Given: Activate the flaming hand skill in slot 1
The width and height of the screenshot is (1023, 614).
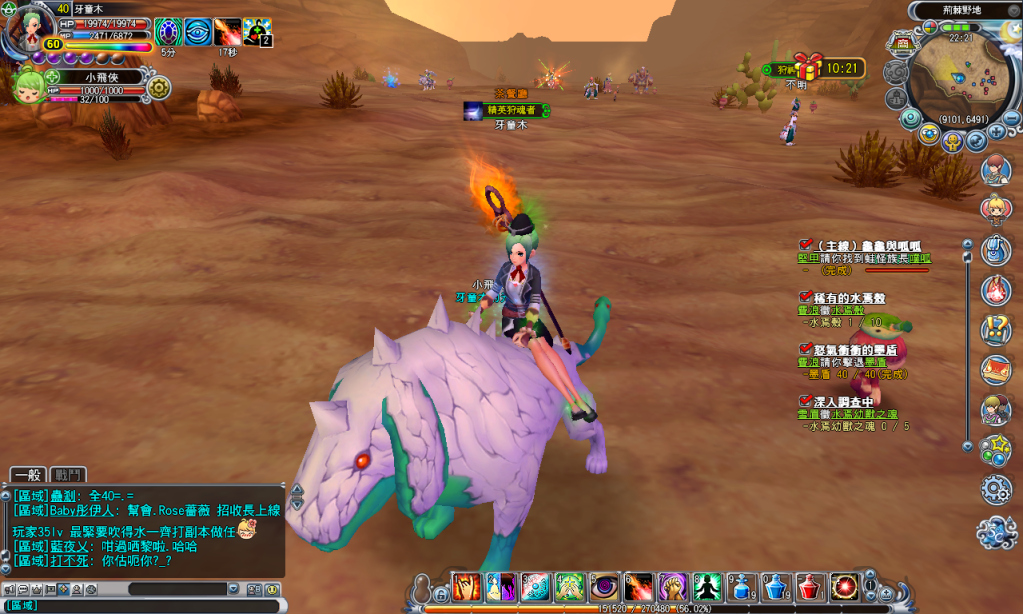Looking at the screenshot, I should tap(467, 587).
